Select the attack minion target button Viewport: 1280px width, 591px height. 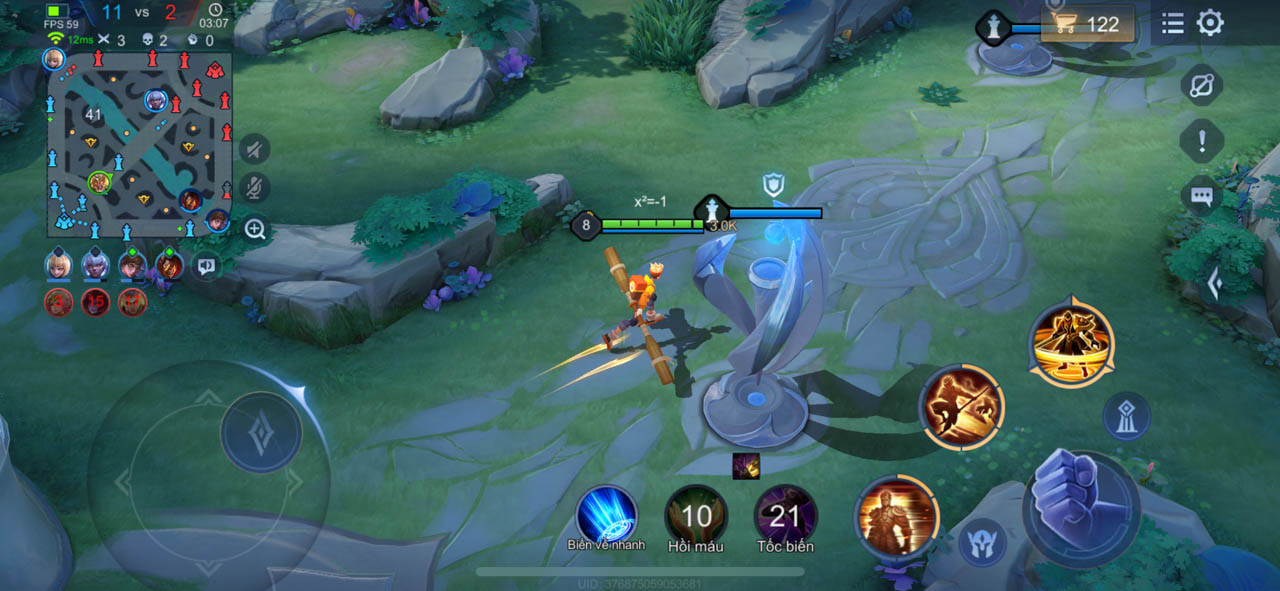982,543
